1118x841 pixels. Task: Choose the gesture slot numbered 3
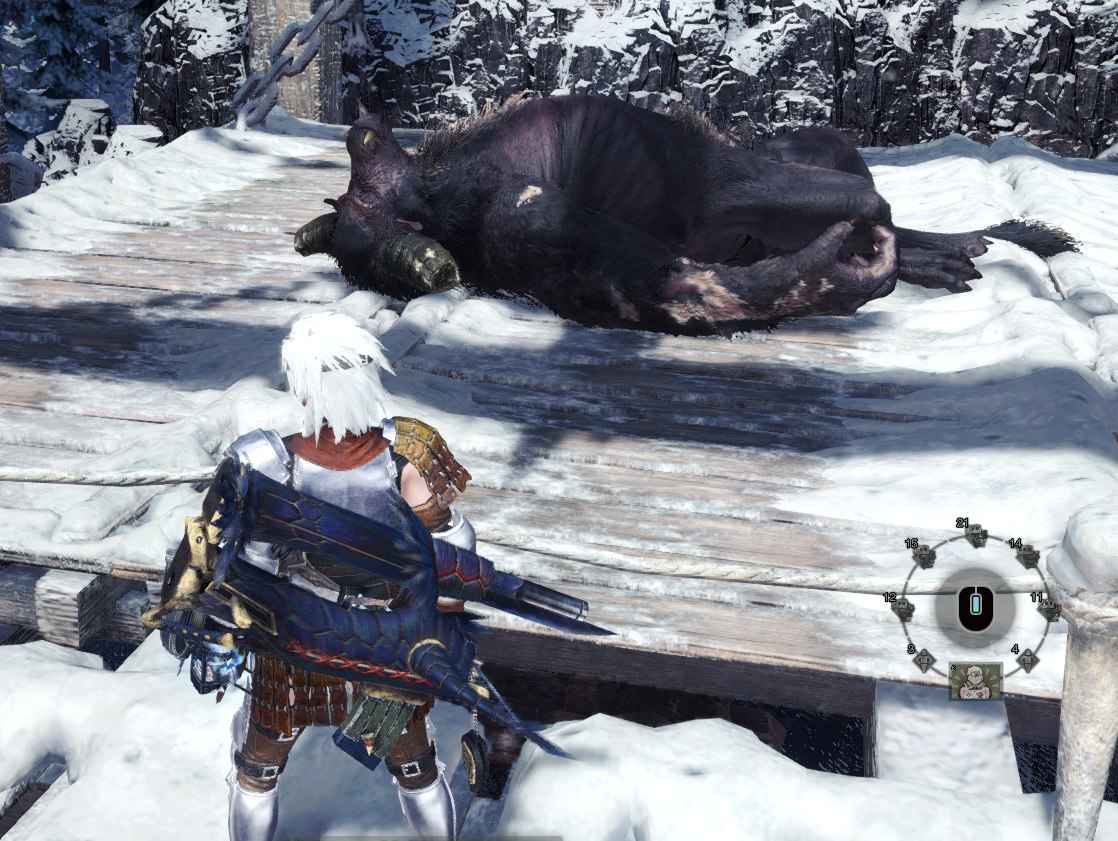point(924,659)
